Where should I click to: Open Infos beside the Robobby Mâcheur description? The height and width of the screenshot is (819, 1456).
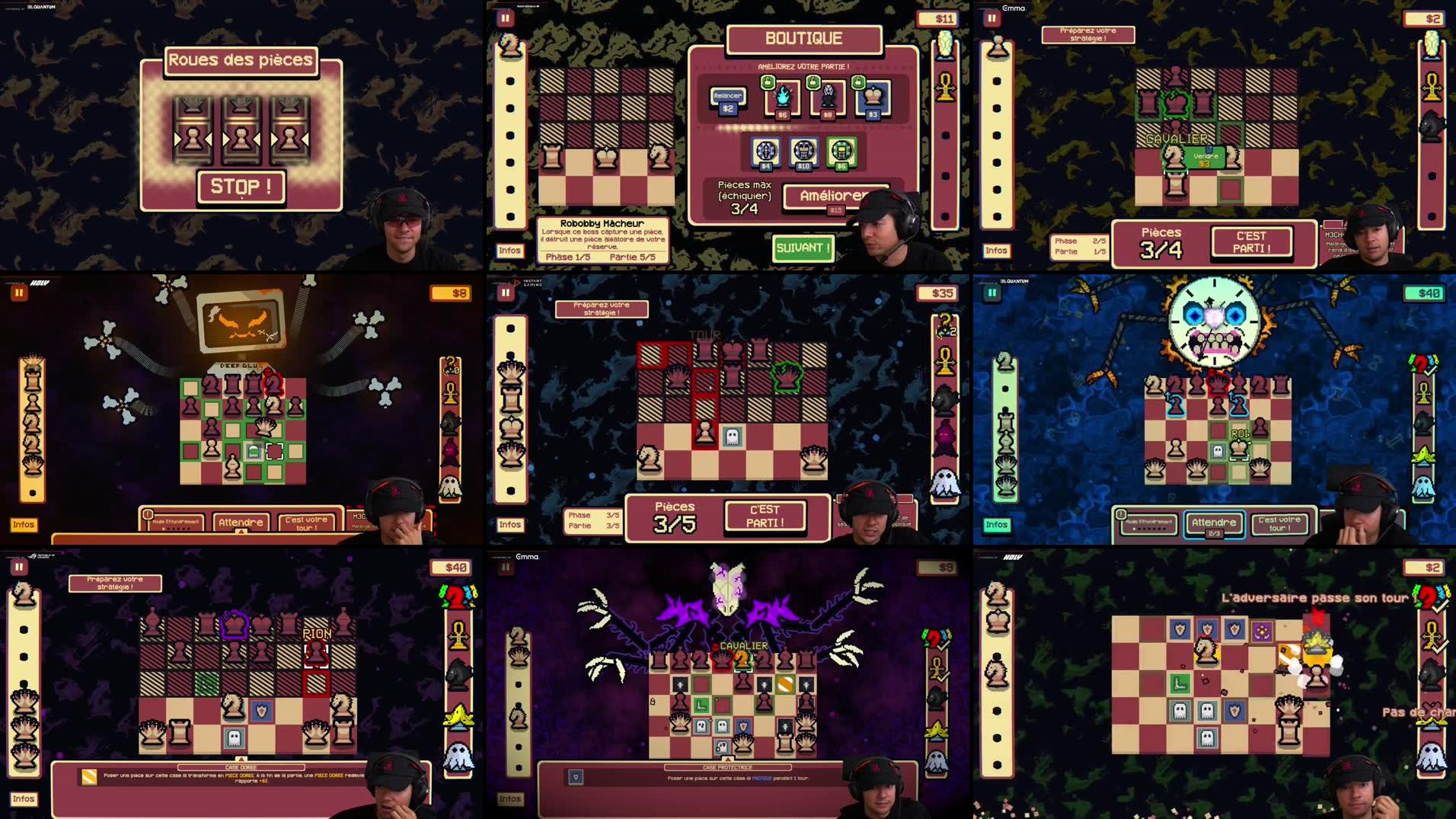point(509,251)
